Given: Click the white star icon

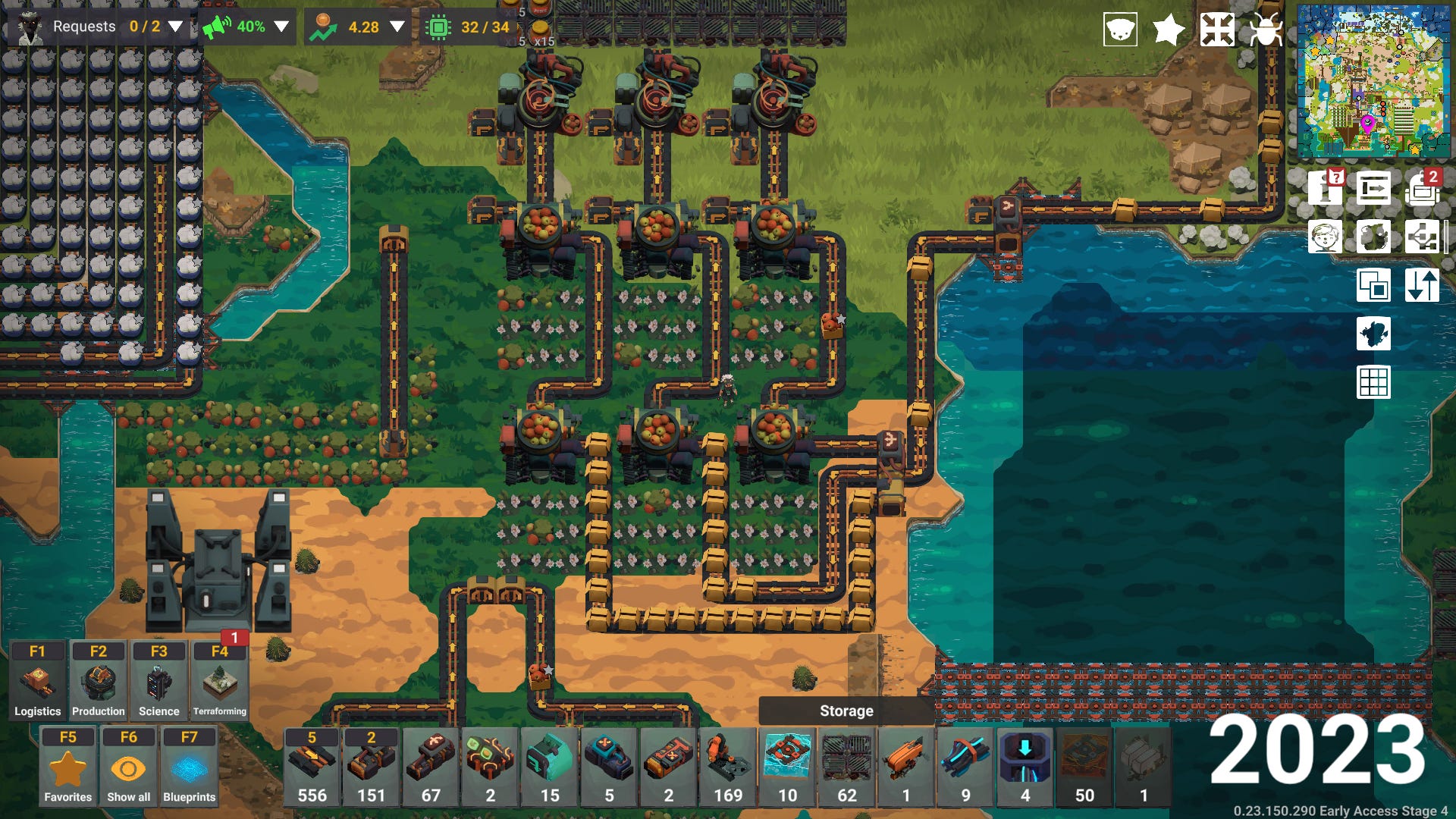Looking at the screenshot, I should click(1169, 30).
